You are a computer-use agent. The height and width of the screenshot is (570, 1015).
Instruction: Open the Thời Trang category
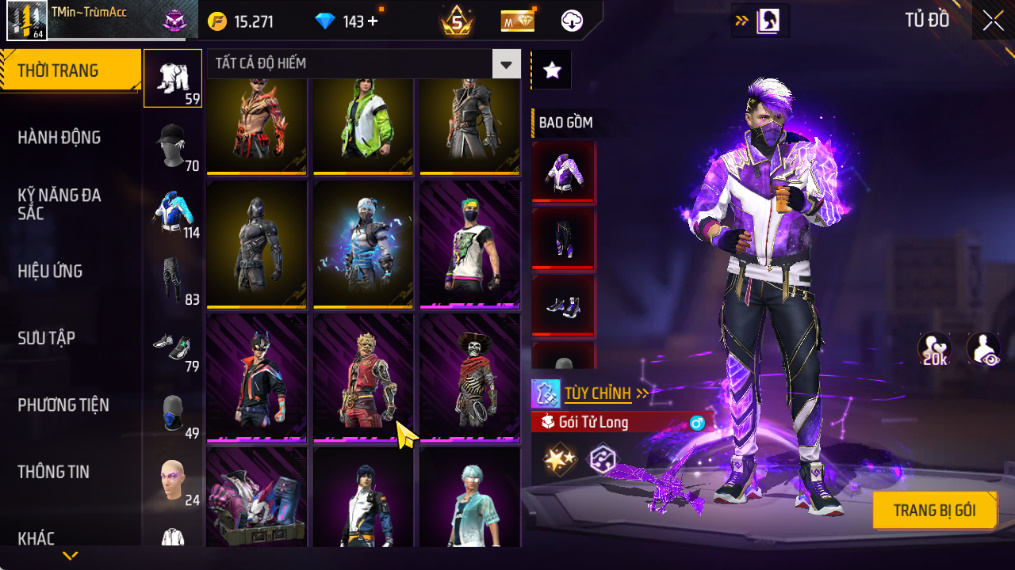coord(70,71)
